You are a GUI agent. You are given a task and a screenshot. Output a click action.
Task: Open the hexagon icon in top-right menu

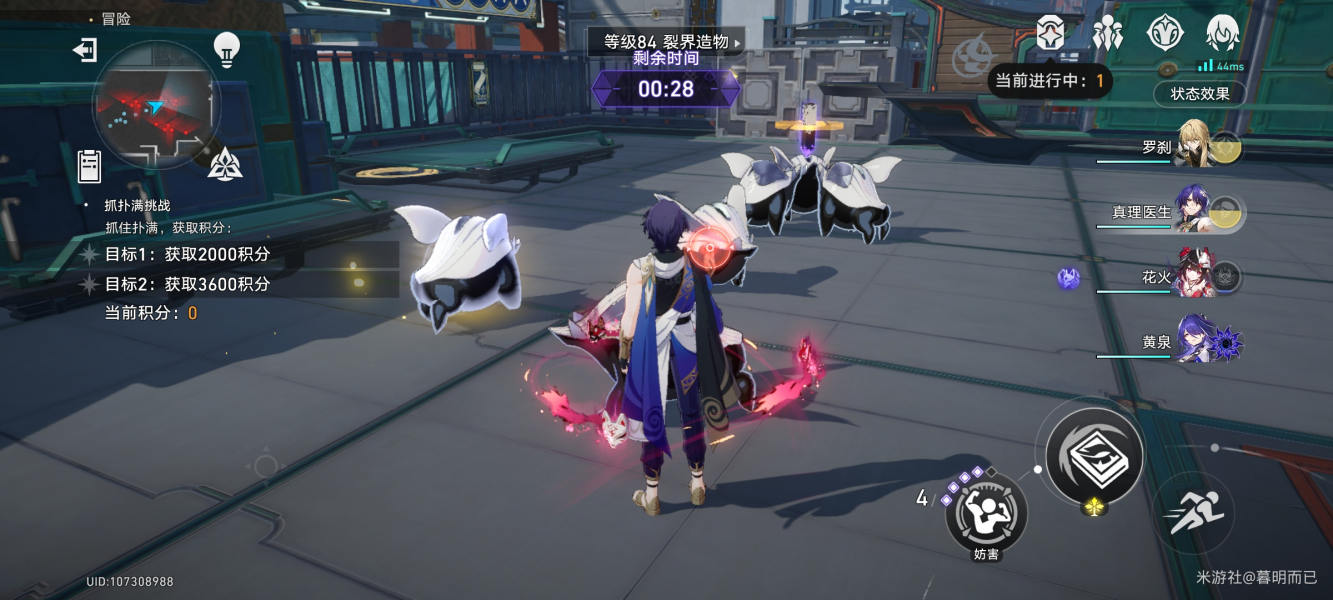1049,34
